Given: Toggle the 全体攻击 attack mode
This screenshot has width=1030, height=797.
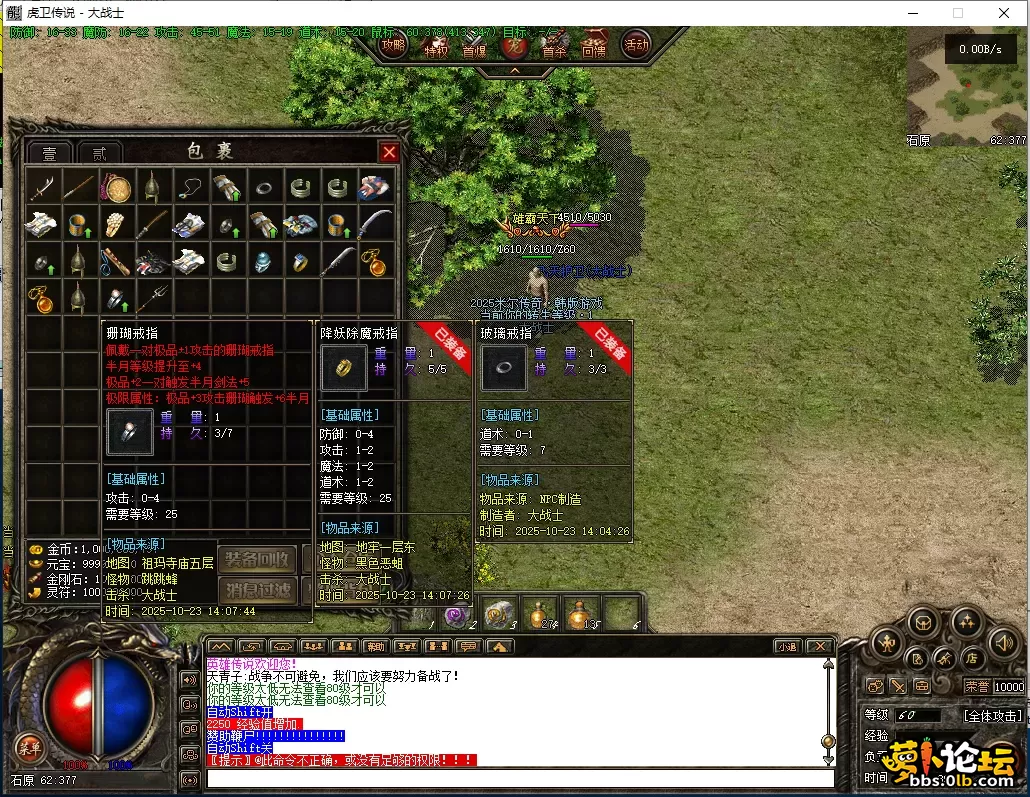Looking at the screenshot, I should pos(992,716).
